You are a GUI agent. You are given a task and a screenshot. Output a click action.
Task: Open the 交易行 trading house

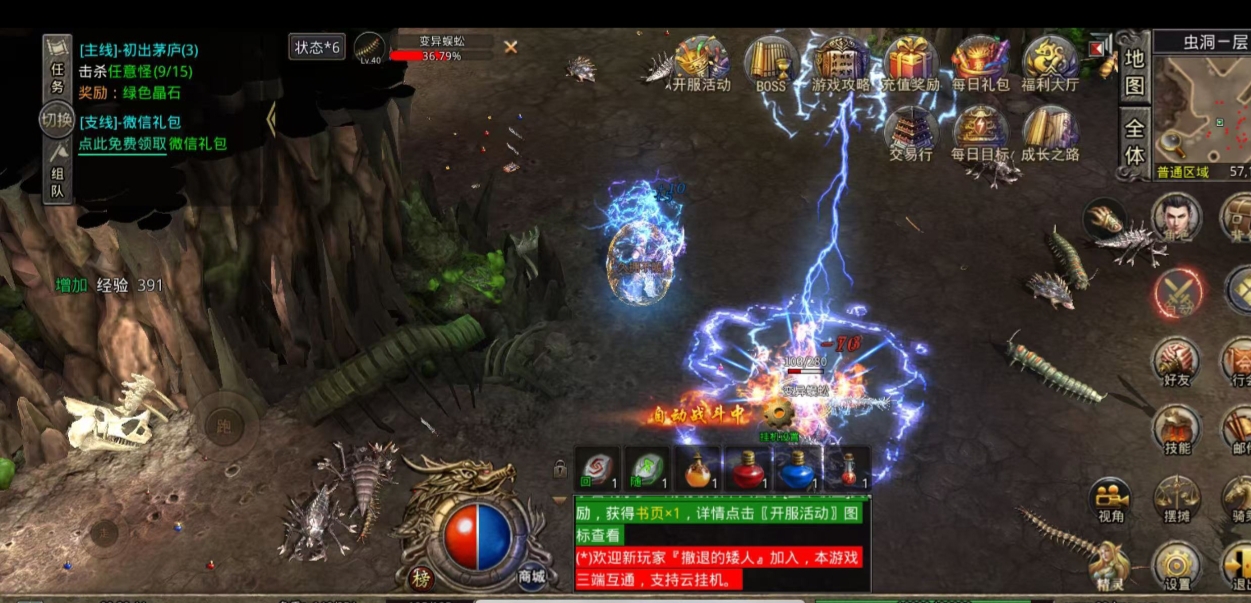pos(910,133)
